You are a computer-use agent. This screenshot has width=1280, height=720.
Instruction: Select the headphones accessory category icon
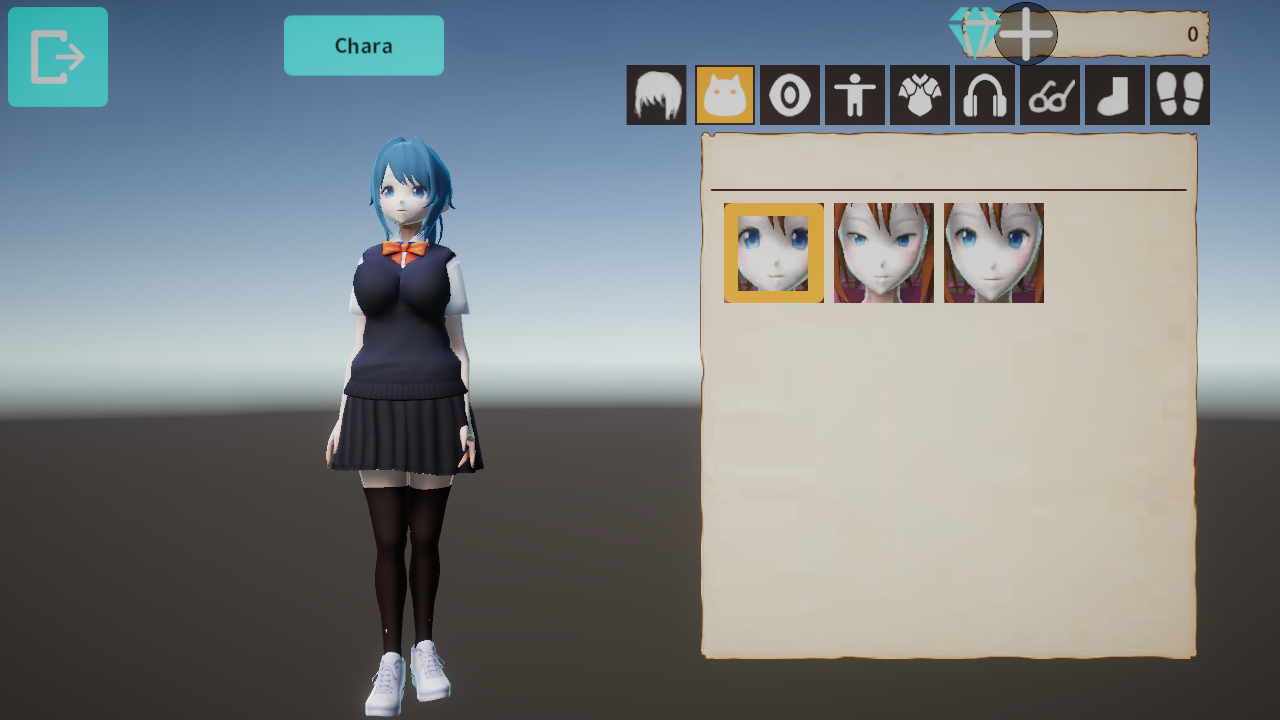pos(984,95)
